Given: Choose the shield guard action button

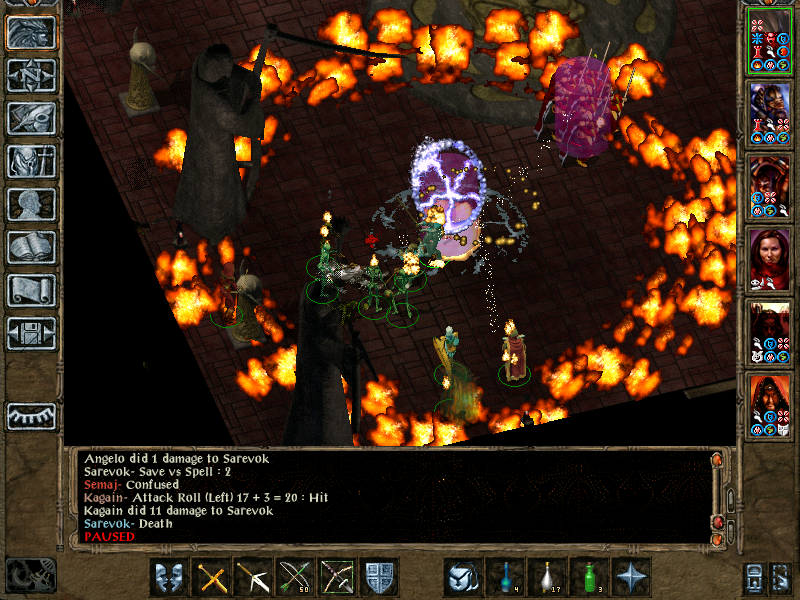Looking at the screenshot, I should coord(380,578).
